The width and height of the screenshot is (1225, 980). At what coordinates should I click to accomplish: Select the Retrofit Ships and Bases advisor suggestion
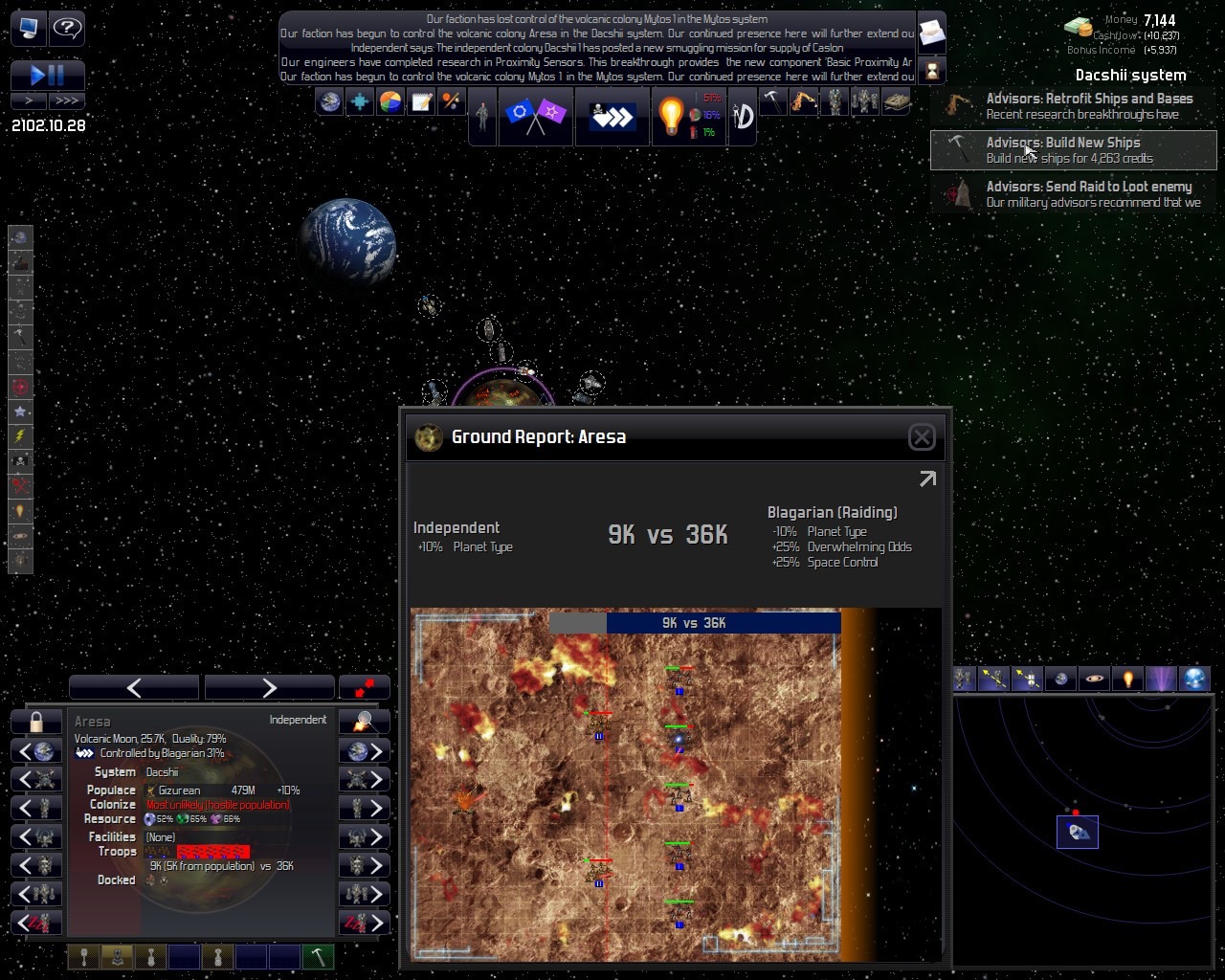[x=1073, y=106]
